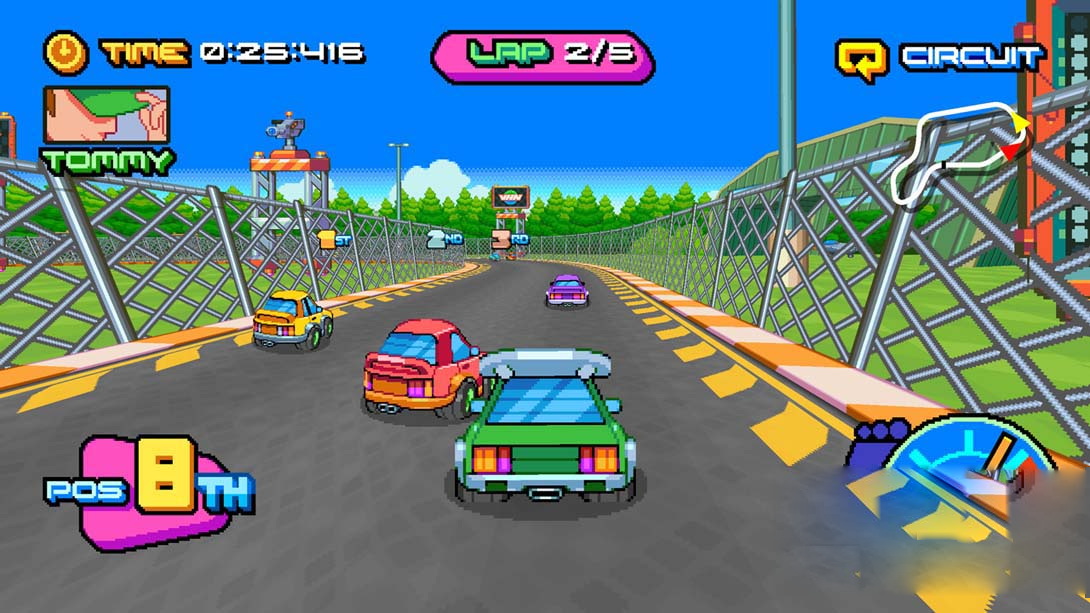
Task: Open the circuit track minimap
Action: 961,150
